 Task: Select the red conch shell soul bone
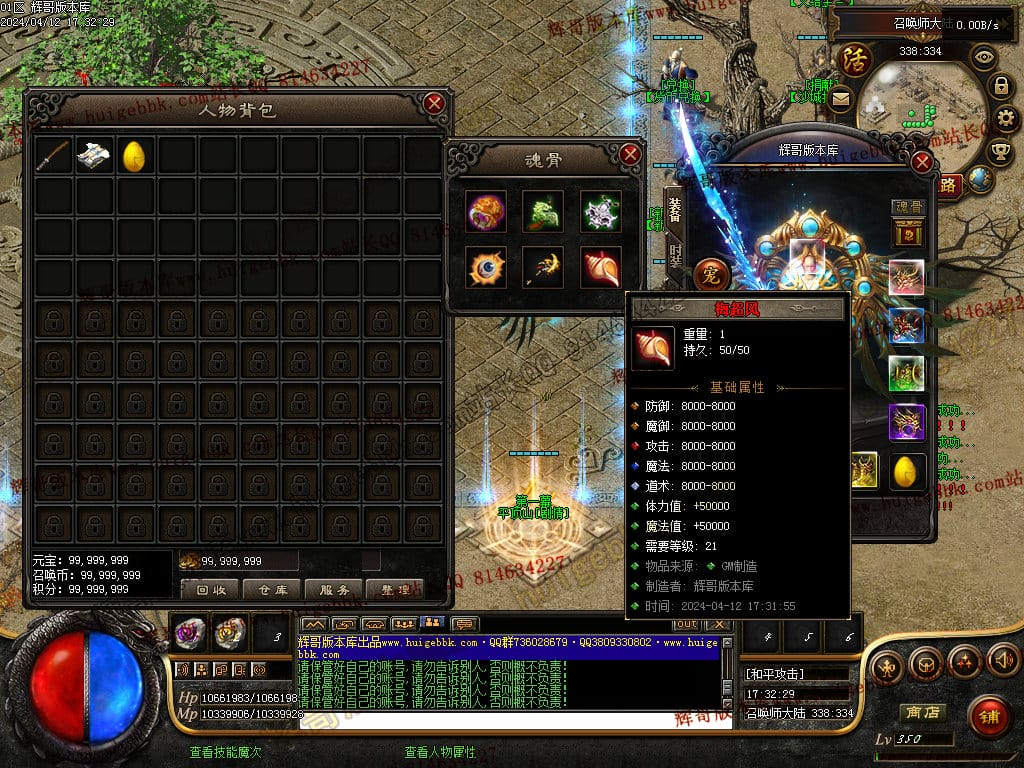click(600, 266)
